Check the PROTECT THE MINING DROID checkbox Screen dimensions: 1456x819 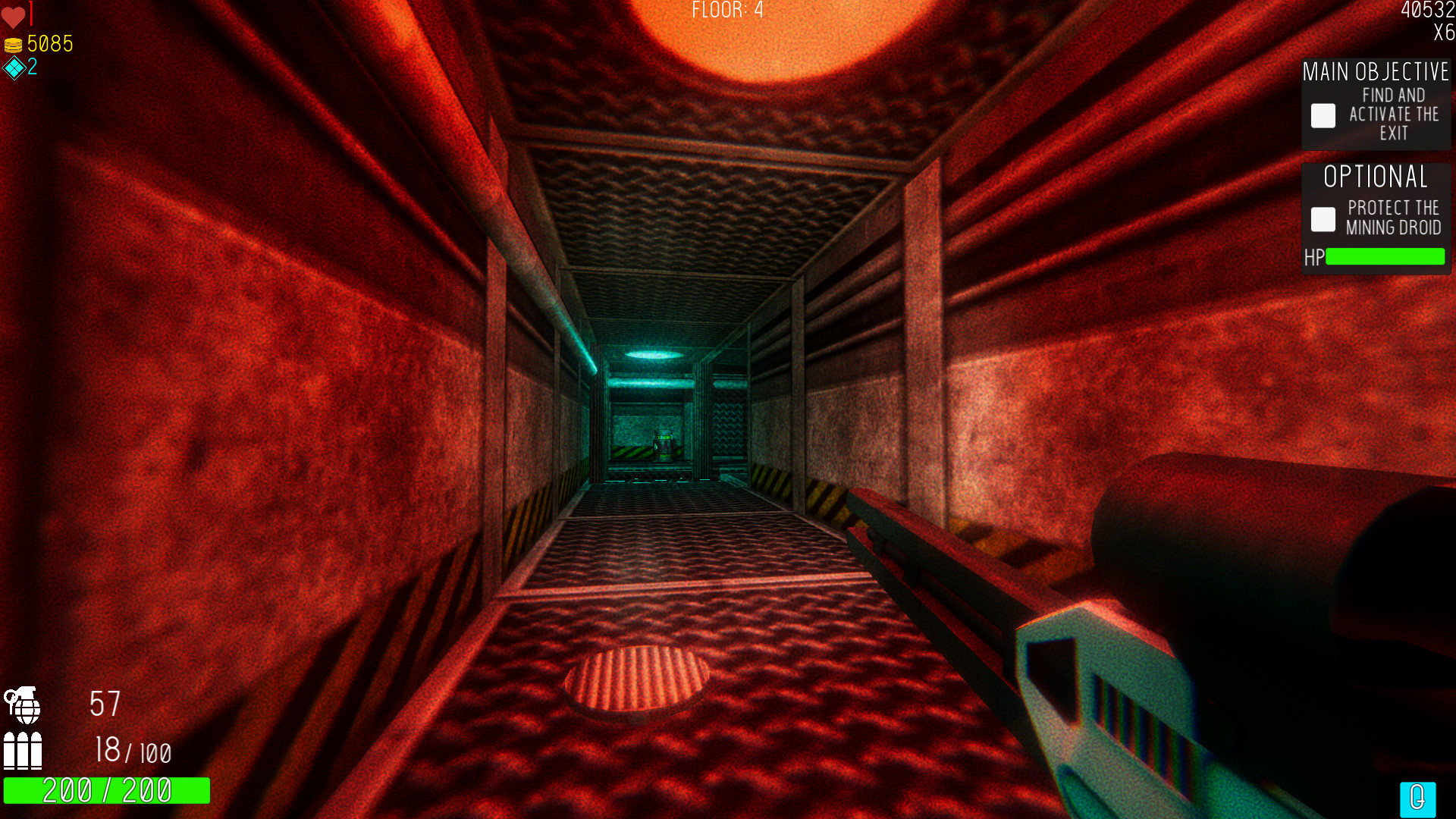pyautogui.click(x=1323, y=219)
